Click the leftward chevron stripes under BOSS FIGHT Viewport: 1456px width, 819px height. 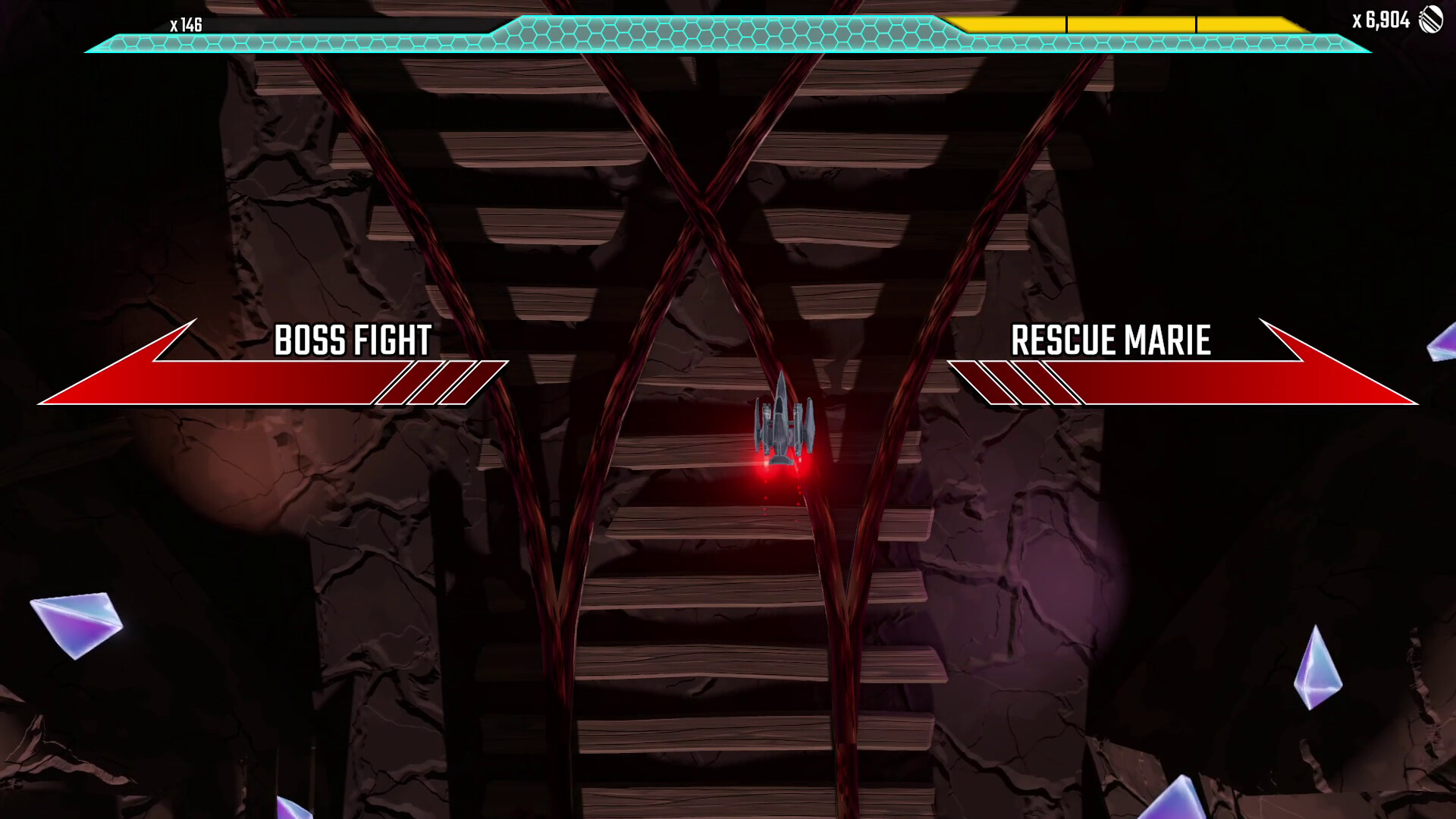(432, 383)
